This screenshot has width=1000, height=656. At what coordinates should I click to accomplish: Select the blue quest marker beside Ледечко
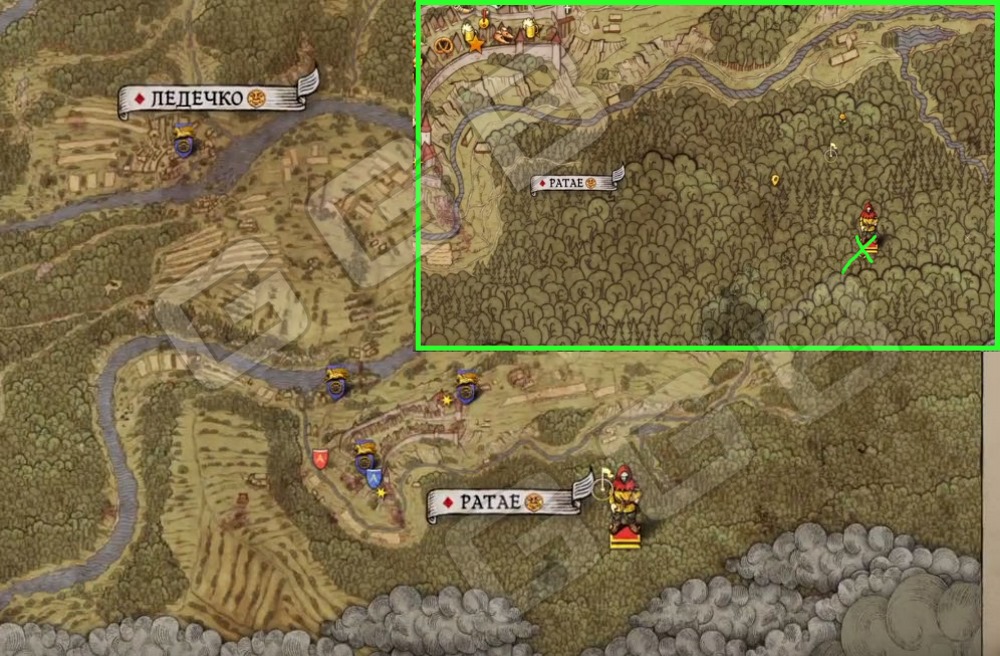click(182, 142)
